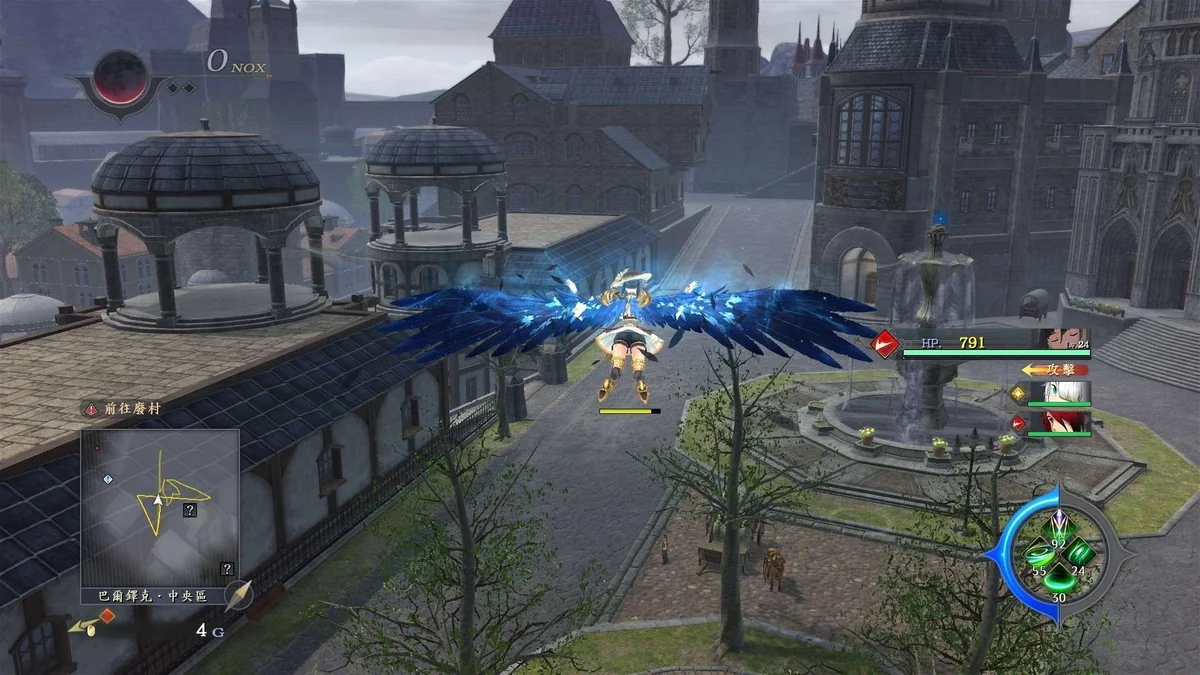This screenshot has height=675, width=1200.
Task: Select the active character portrait at level 24
Action: coord(1065,340)
